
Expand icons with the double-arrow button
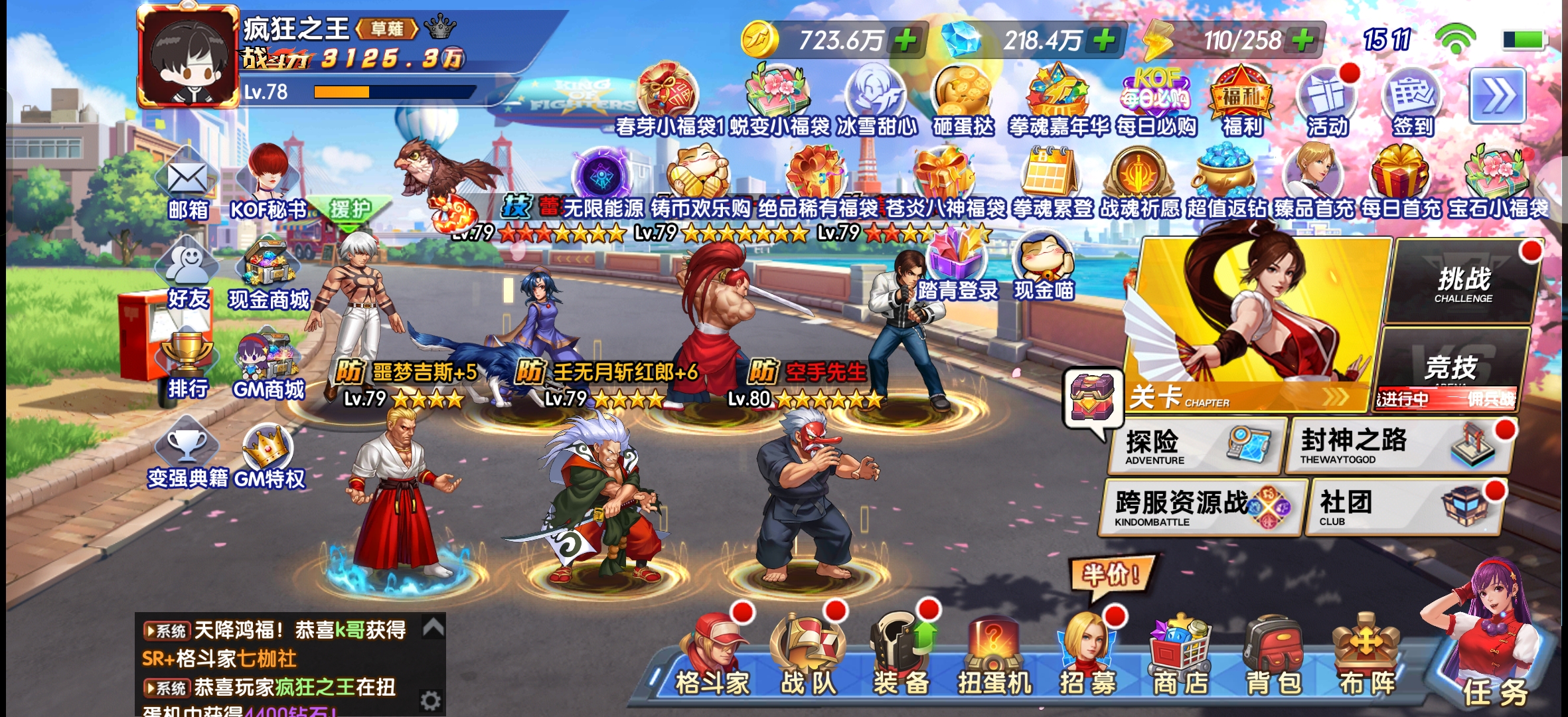1497,97
